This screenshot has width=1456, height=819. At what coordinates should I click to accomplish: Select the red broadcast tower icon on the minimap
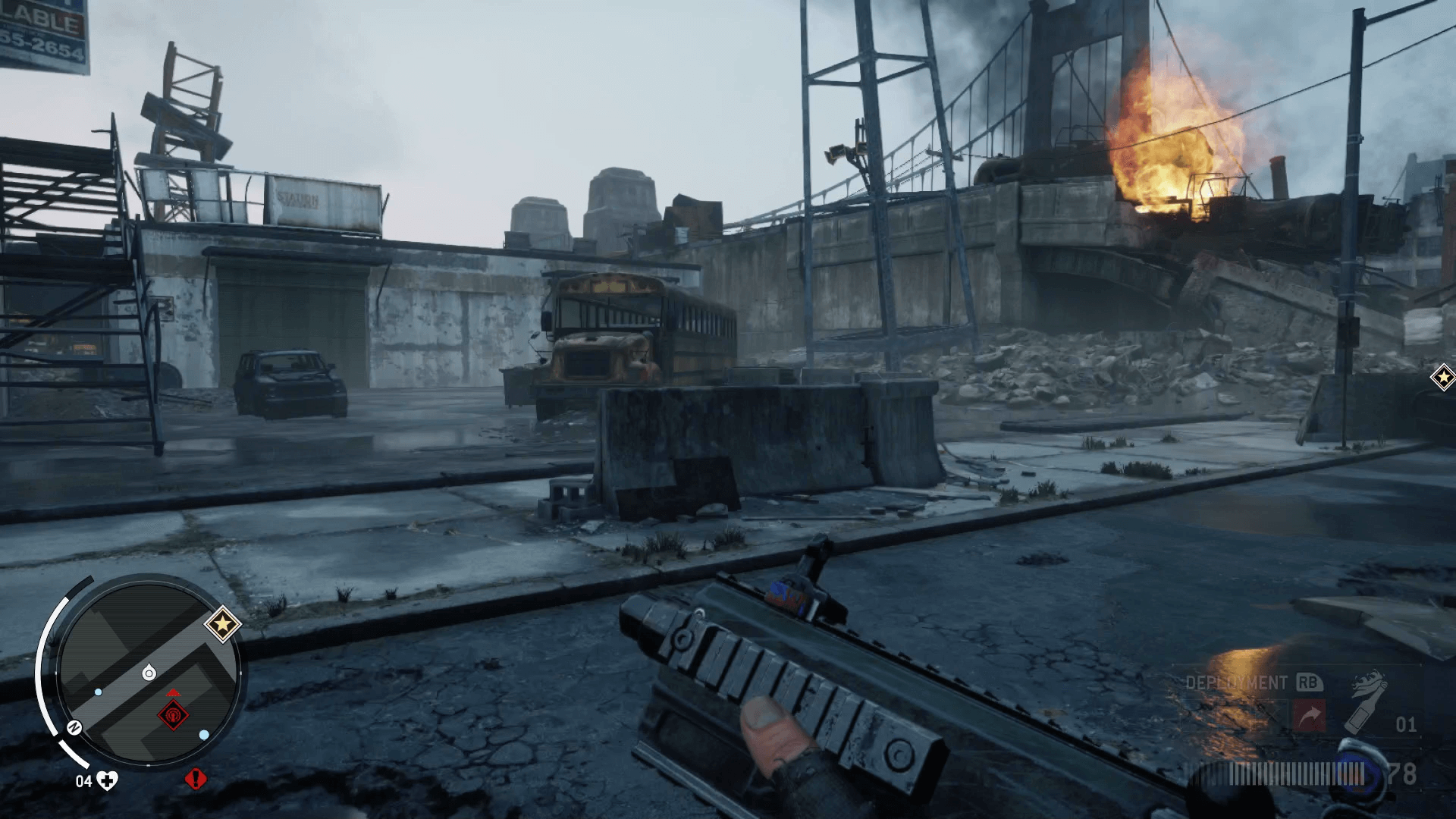click(x=174, y=716)
